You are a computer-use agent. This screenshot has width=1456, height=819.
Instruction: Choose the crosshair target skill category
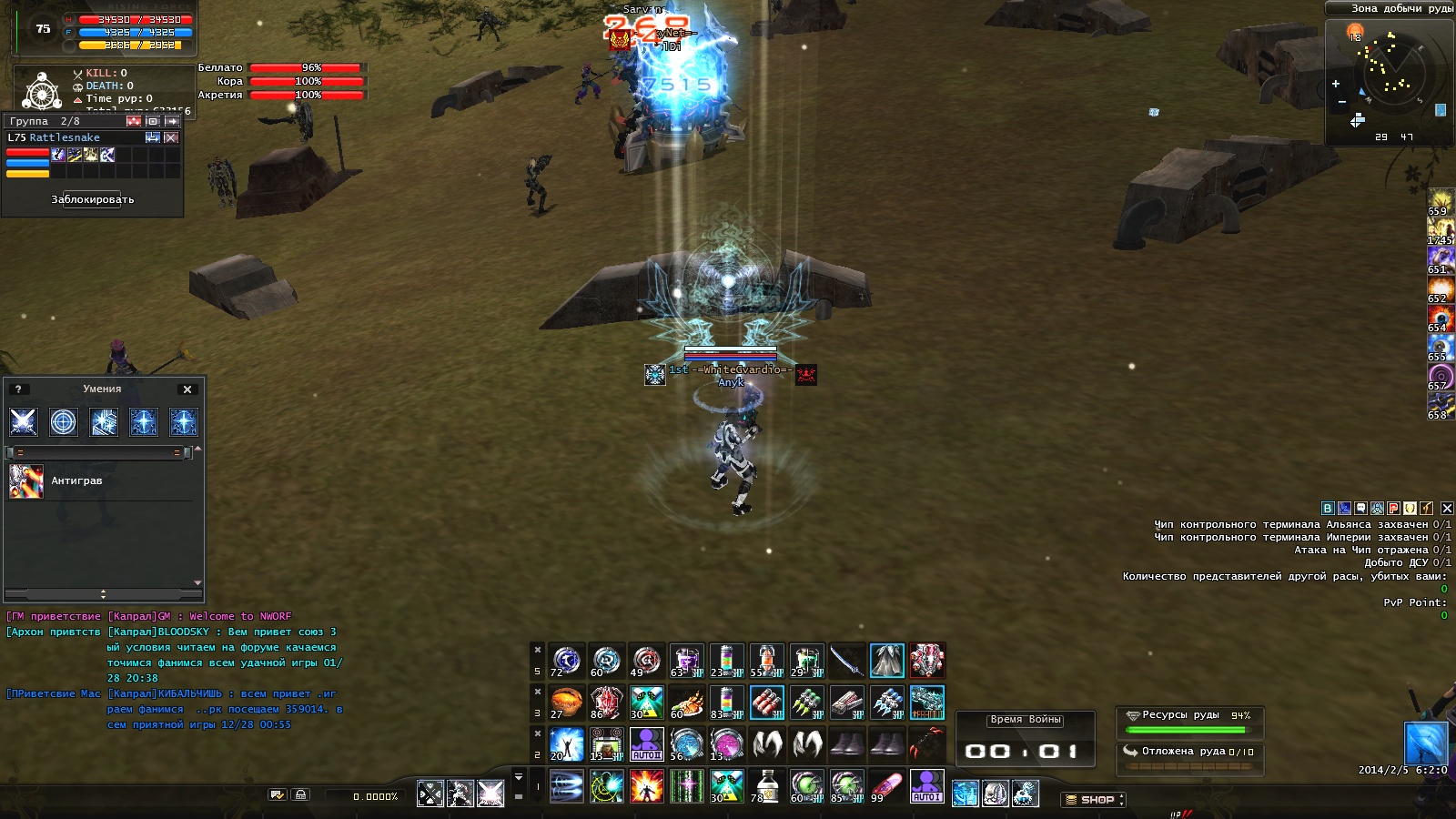tap(64, 421)
